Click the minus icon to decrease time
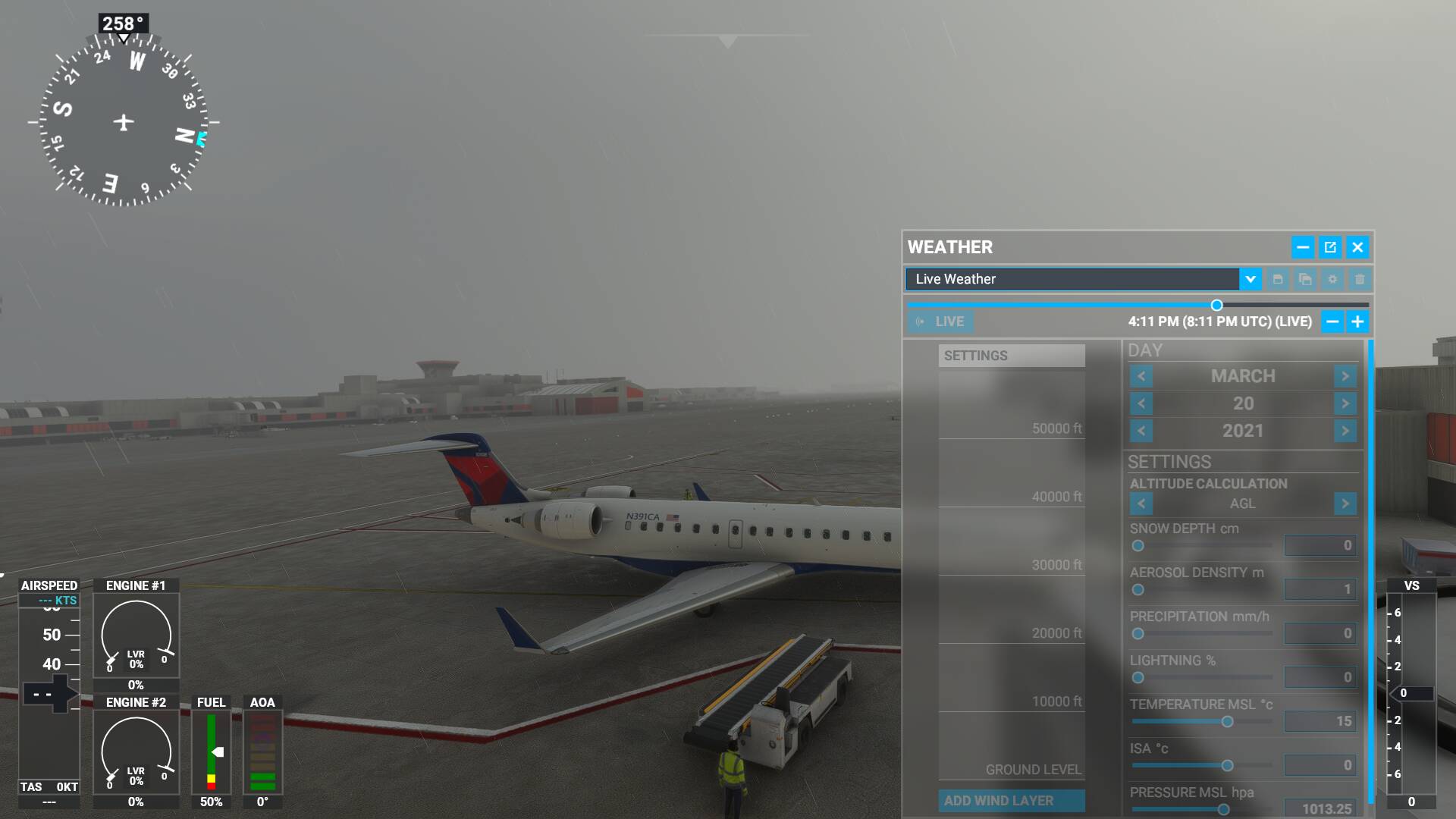 click(x=1332, y=321)
